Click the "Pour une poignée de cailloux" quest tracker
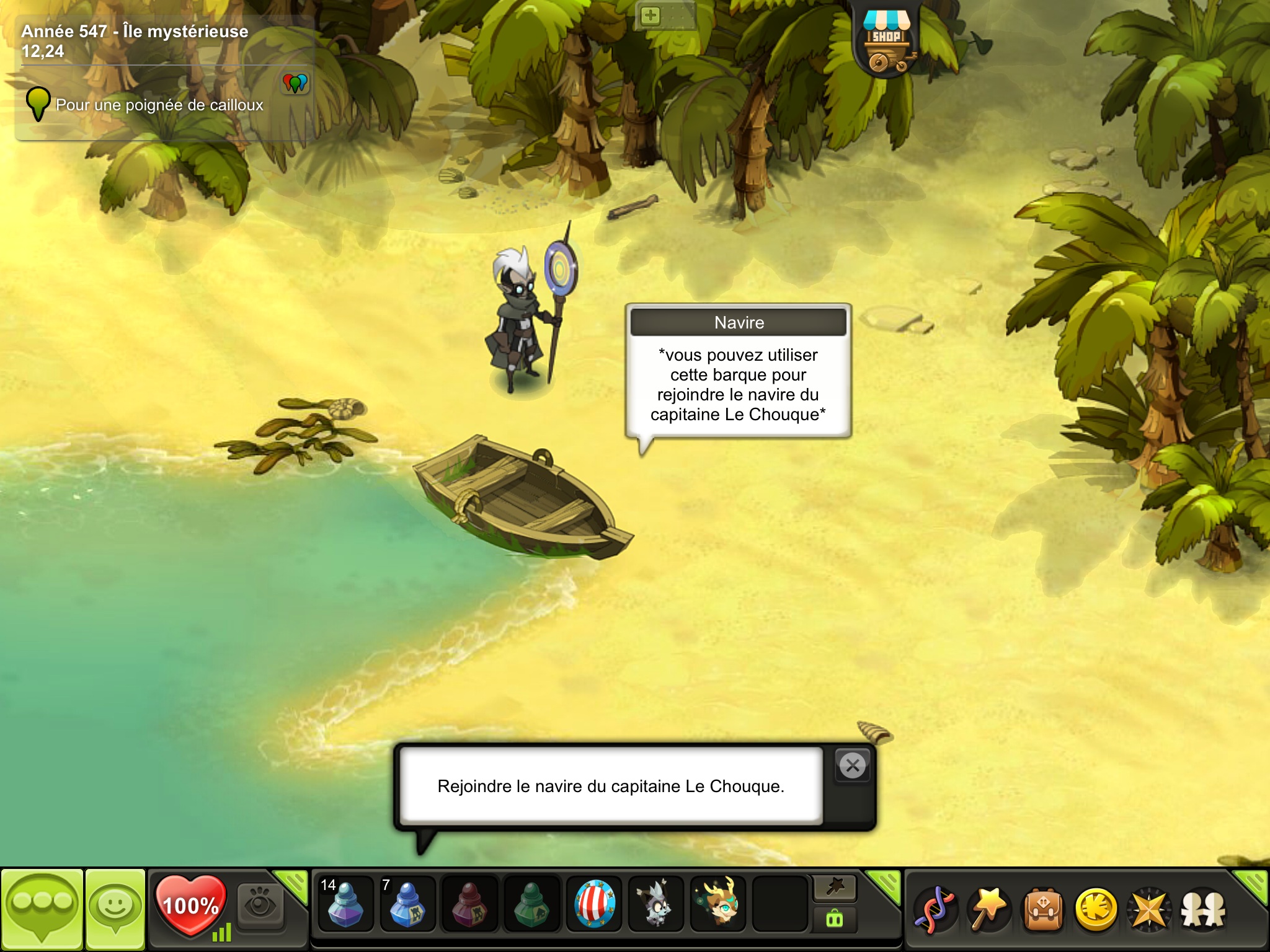Viewport: 1270px width, 952px height. [159, 105]
